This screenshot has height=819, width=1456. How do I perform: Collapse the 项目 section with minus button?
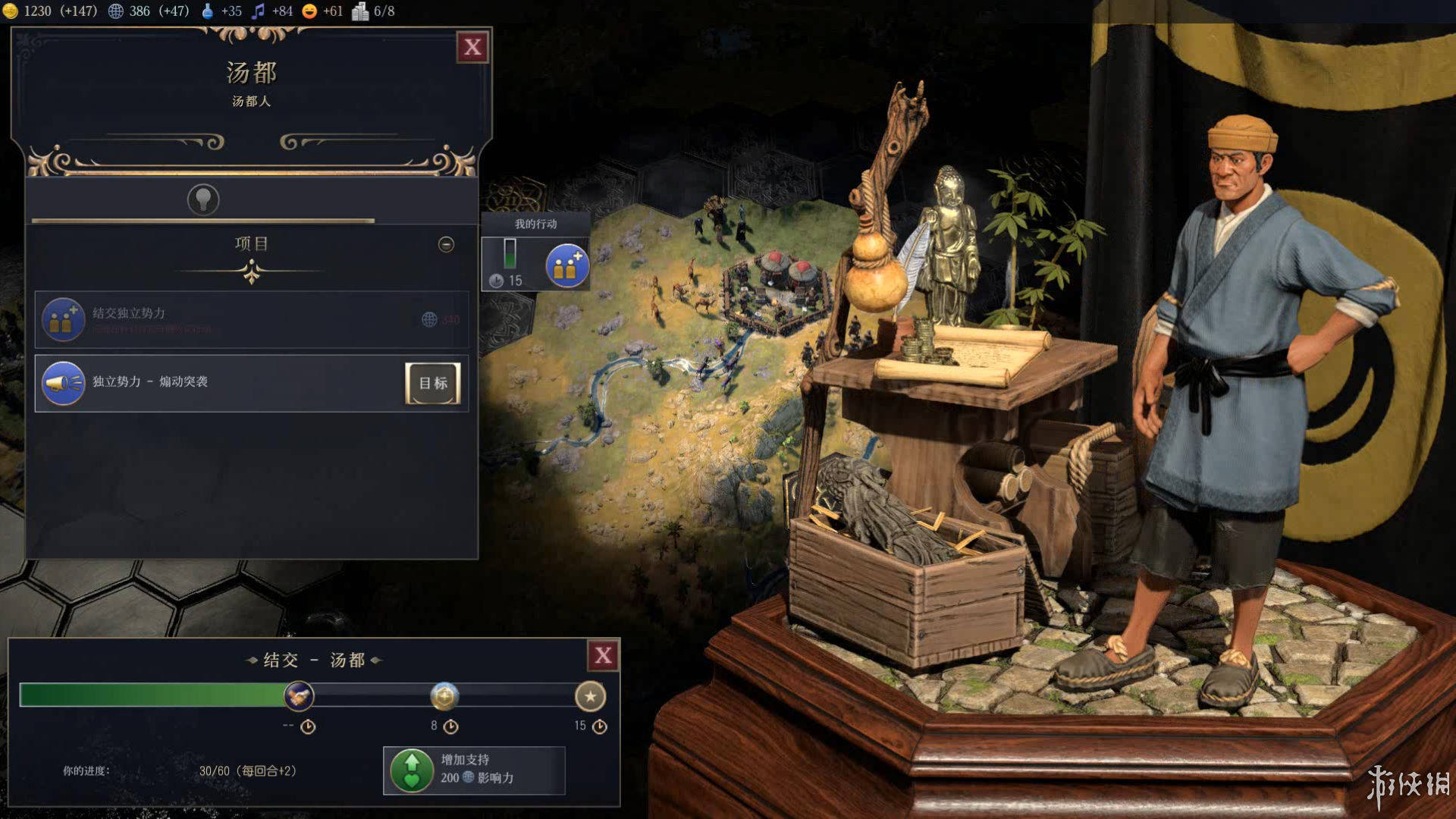pyautogui.click(x=446, y=244)
